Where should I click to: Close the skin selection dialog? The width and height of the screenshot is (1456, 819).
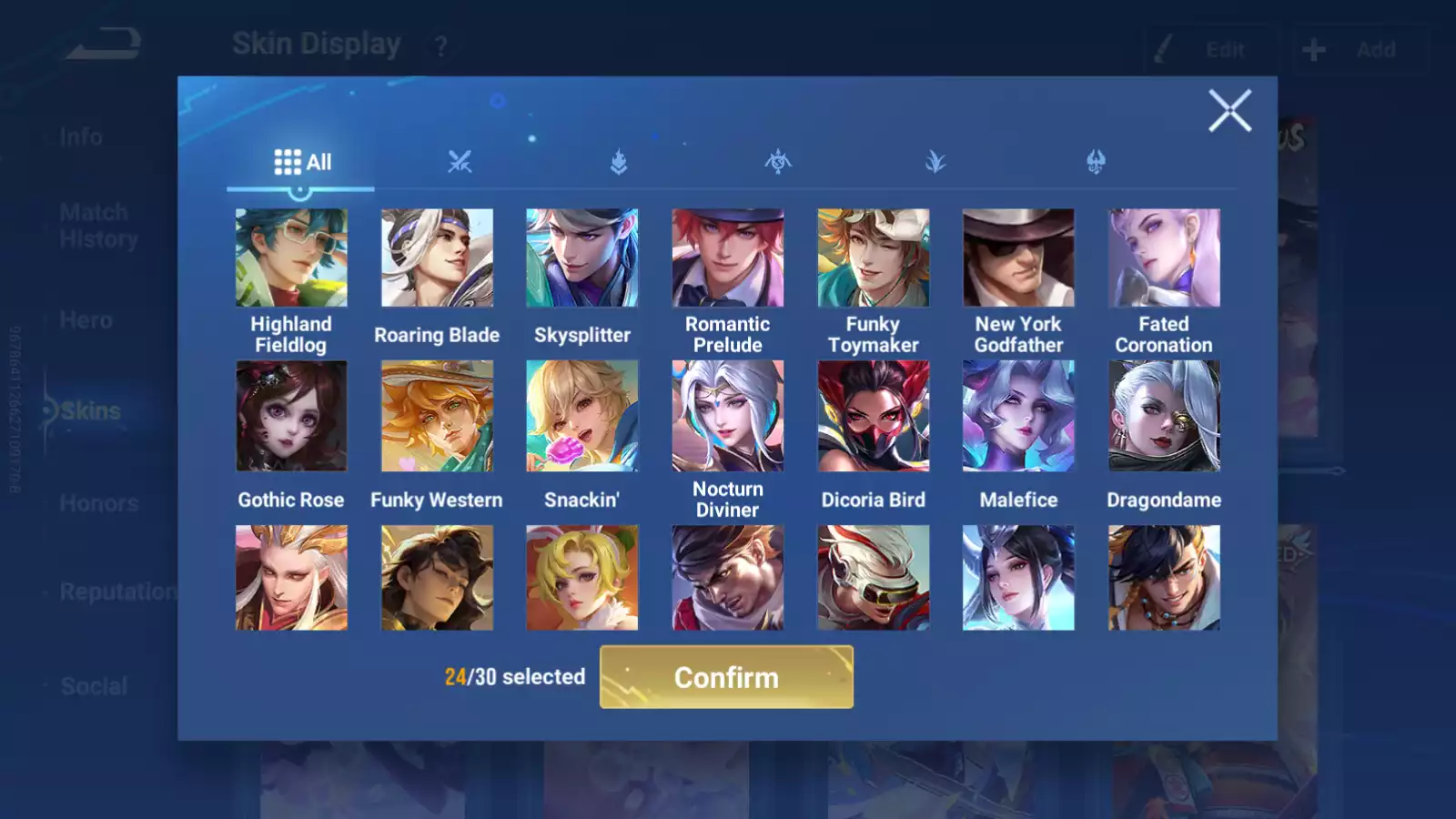pyautogui.click(x=1229, y=111)
